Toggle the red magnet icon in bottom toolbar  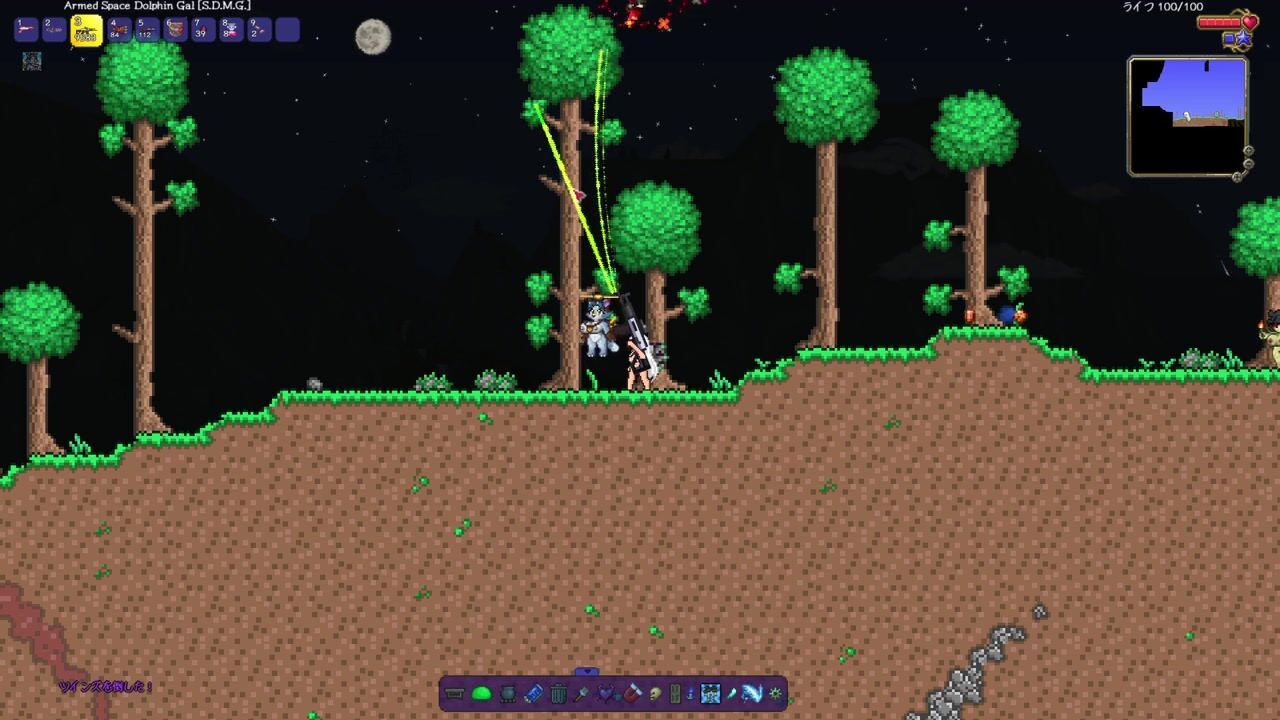(x=633, y=694)
